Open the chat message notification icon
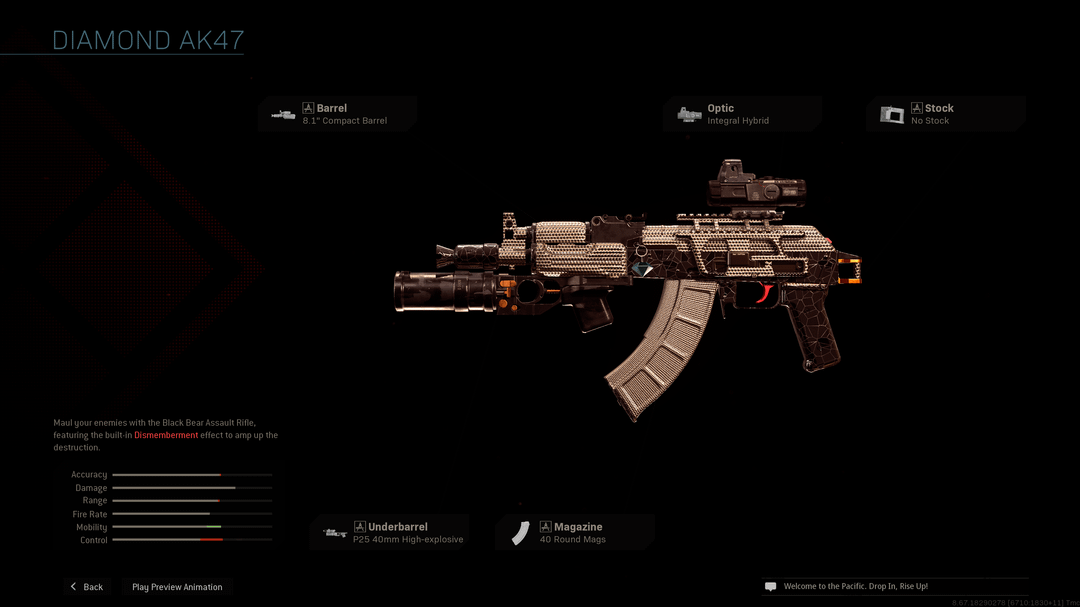Image resolution: width=1080 pixels, height=607 pixels. pos(770,587)
